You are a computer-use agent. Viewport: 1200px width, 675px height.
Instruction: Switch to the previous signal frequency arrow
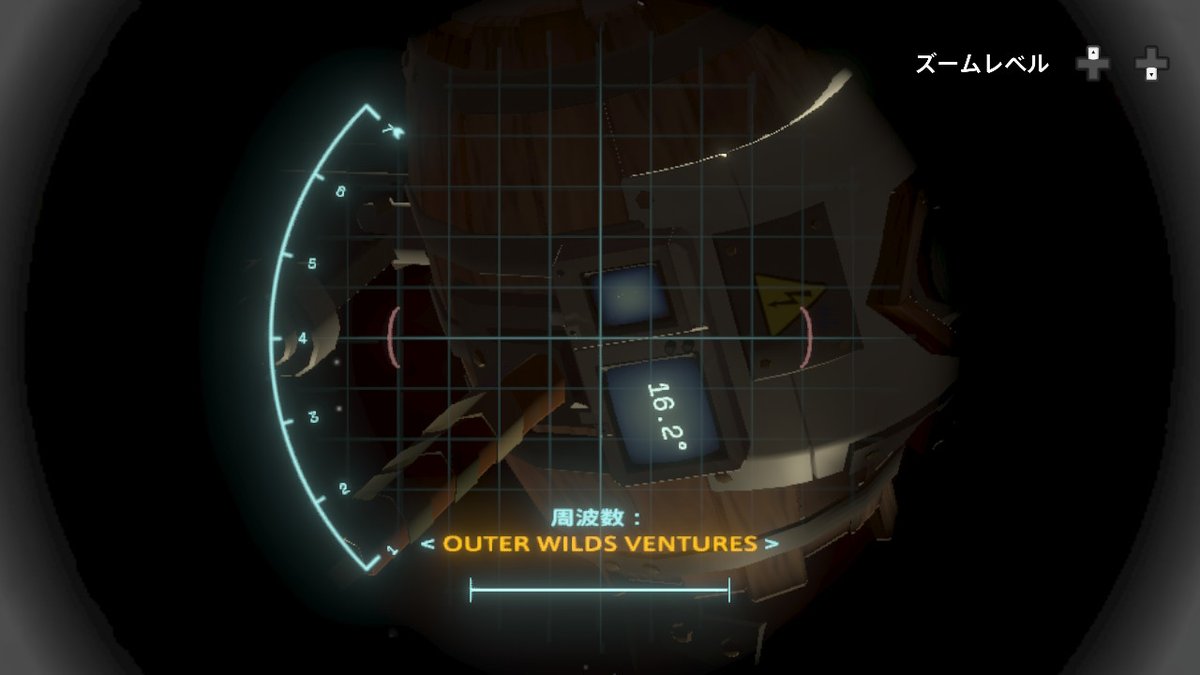tap(426, 545)
